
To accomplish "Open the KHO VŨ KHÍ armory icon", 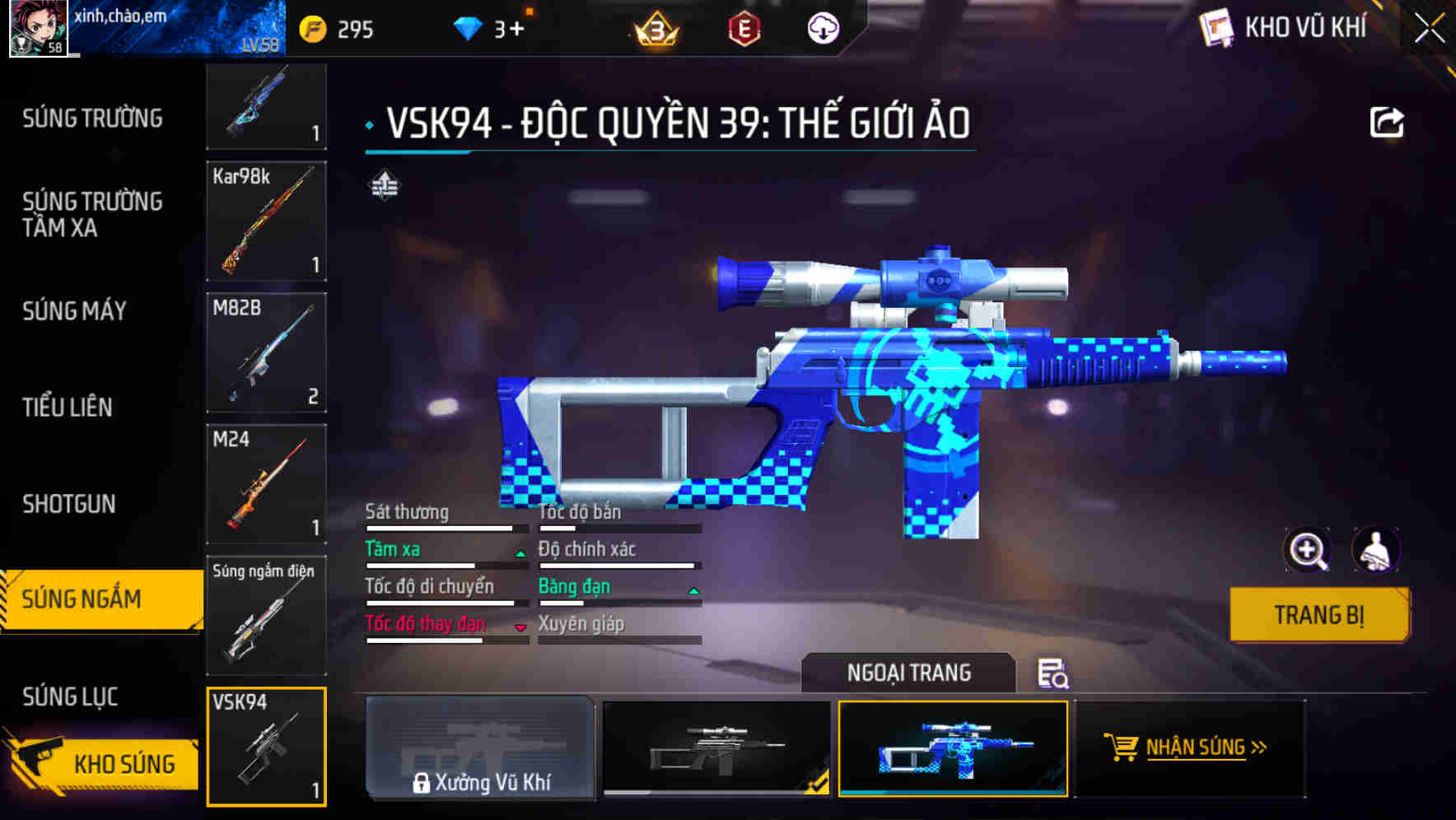I will 1218,27.
